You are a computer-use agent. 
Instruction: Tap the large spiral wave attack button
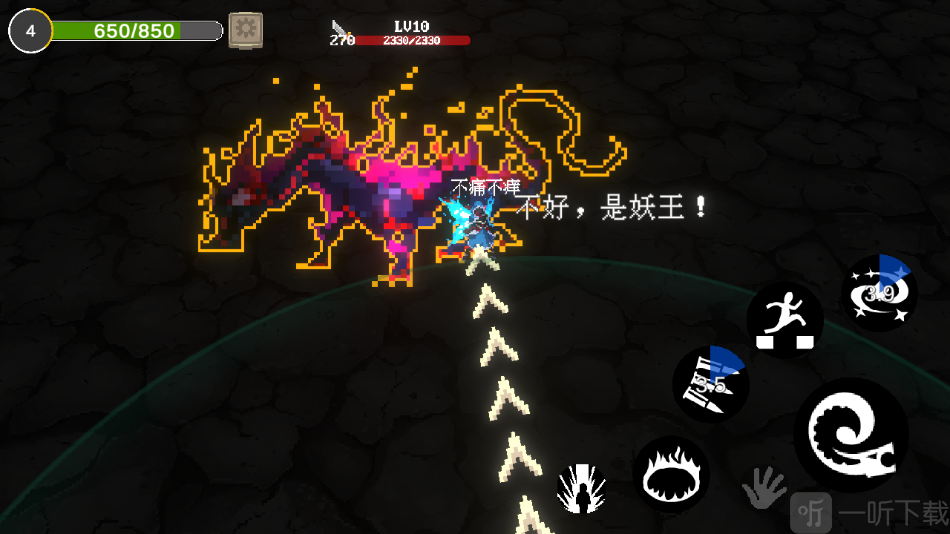pyautogui.click(x=851, y=435)
